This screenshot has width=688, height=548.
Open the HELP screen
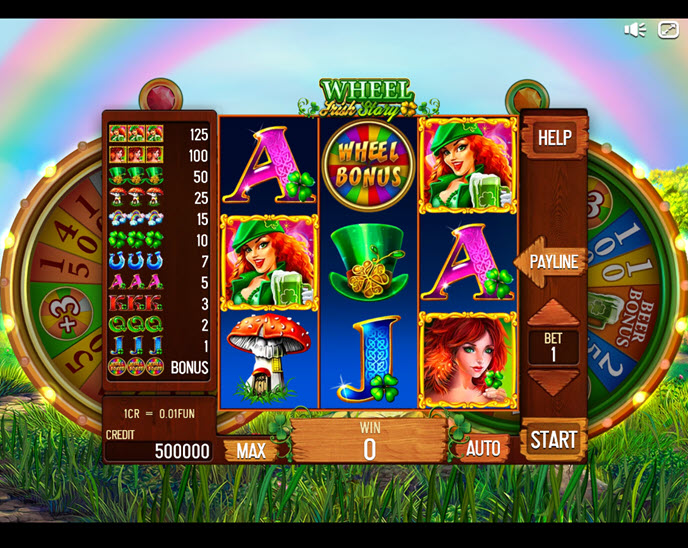coord(554,137)
